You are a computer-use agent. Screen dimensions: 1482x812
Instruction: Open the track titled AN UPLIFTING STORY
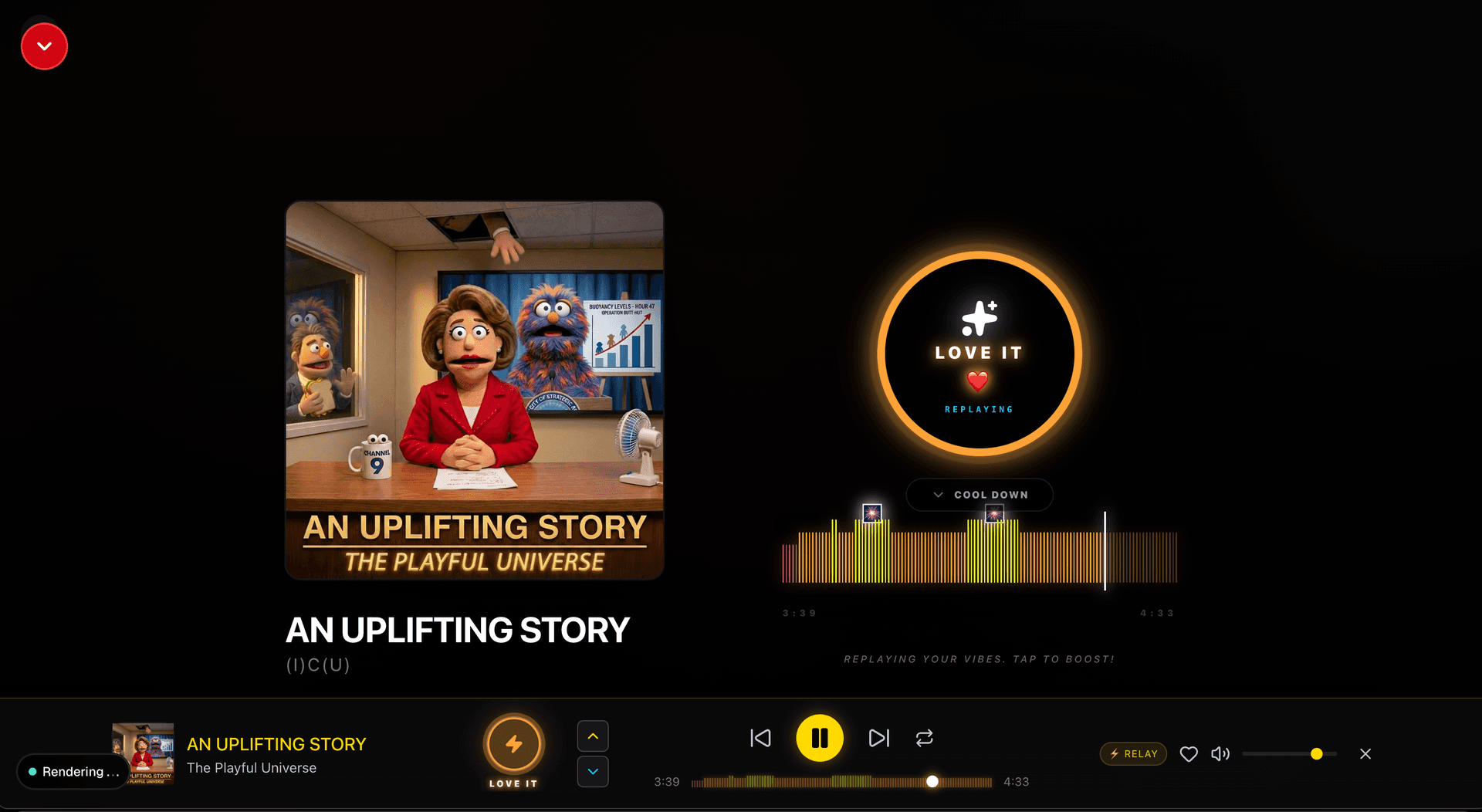click(x=277, y=744)
